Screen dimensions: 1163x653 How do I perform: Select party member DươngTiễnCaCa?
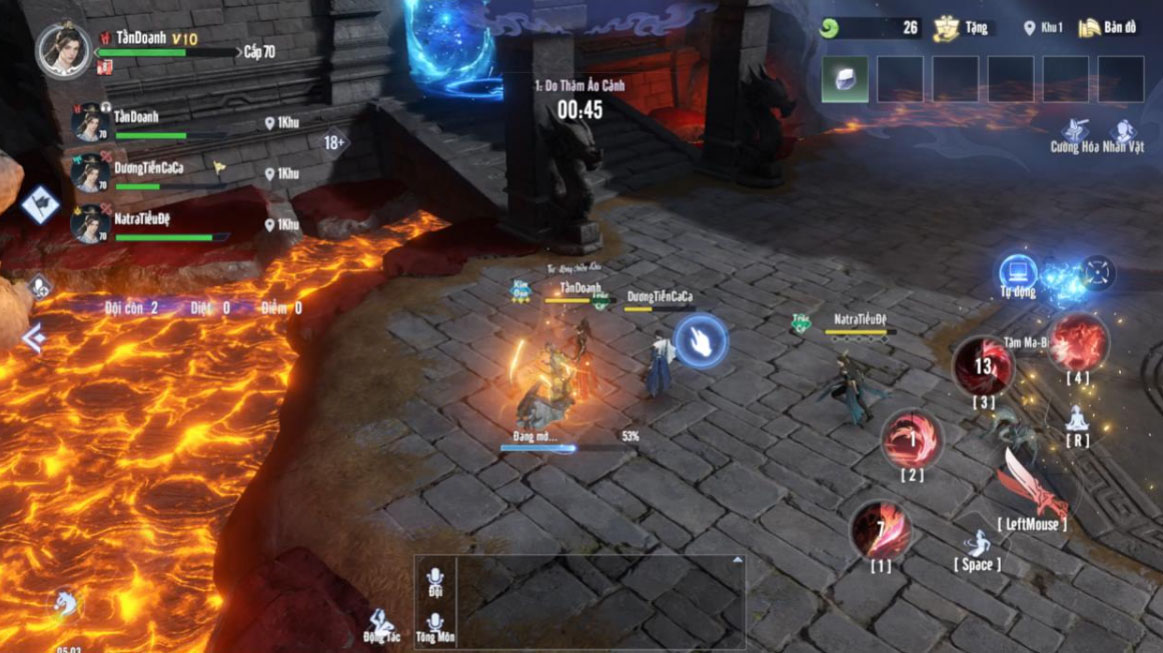coord(91,174)
